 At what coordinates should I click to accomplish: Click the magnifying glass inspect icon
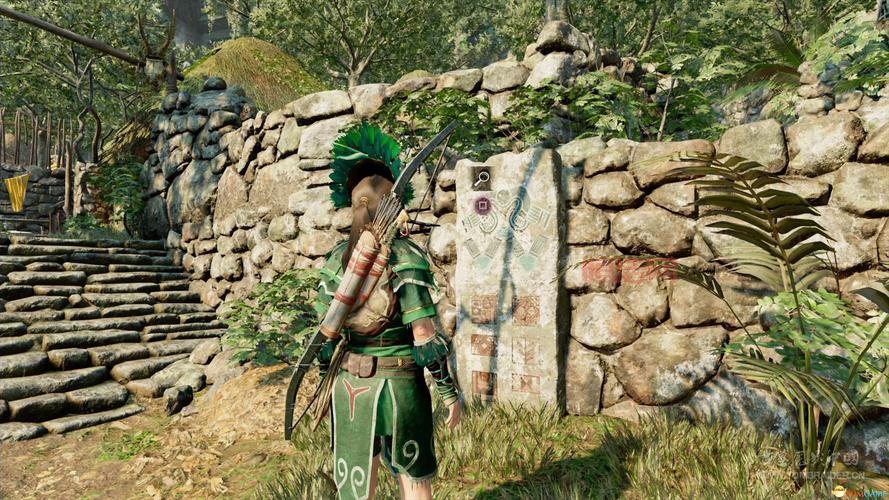(482, 179)
